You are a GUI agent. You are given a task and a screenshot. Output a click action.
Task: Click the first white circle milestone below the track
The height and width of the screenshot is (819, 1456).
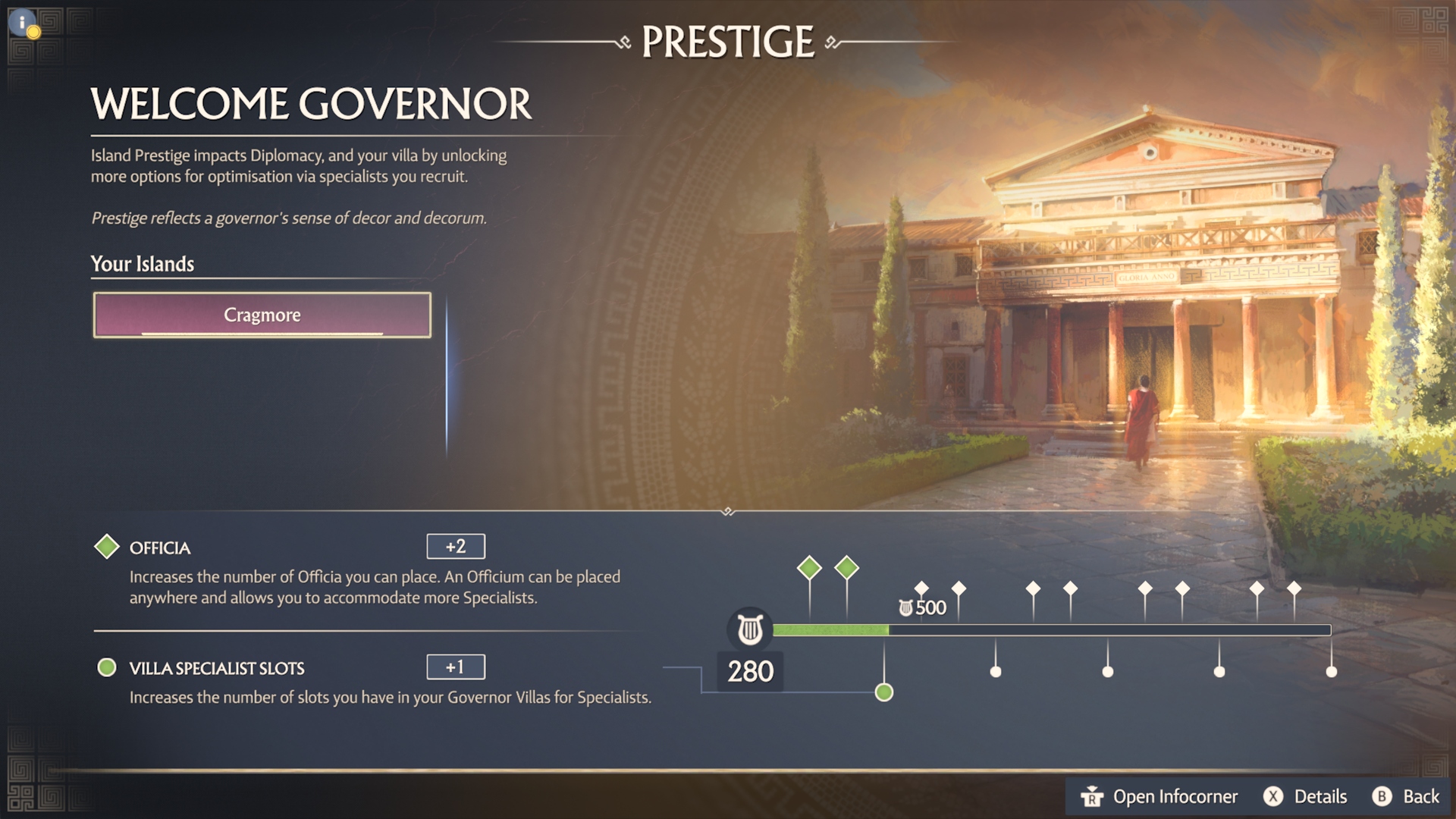(995, 670)
